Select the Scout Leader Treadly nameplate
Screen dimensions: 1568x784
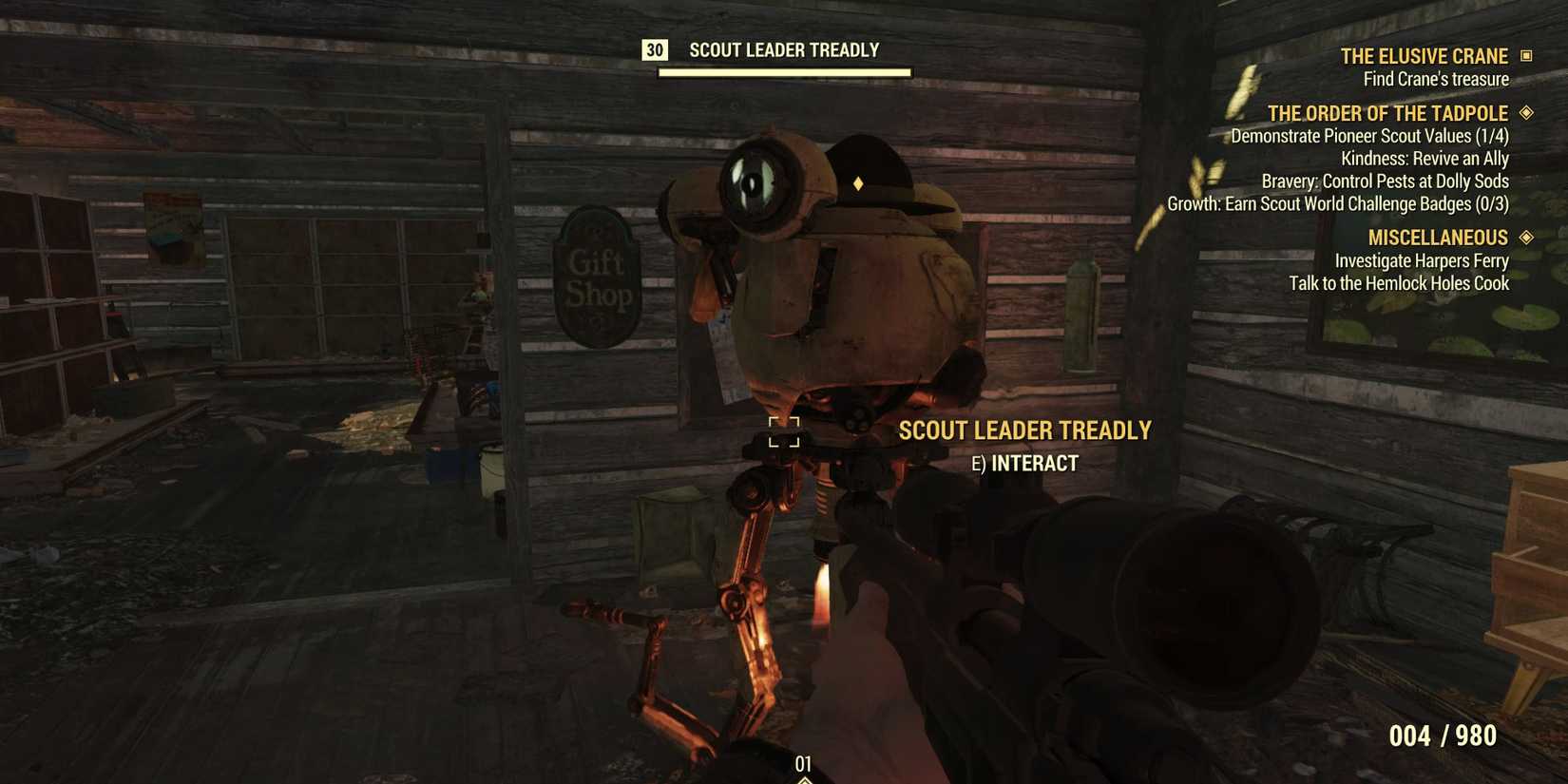1025,430
